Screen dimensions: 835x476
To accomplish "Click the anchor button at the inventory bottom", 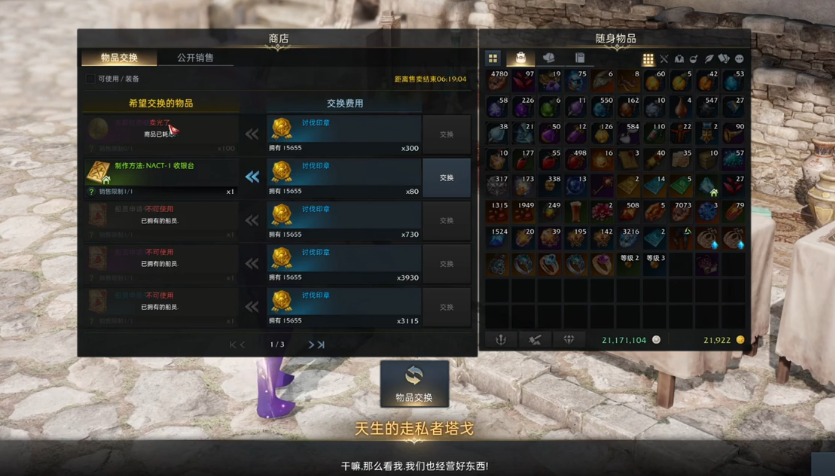I will coord(501,340).
